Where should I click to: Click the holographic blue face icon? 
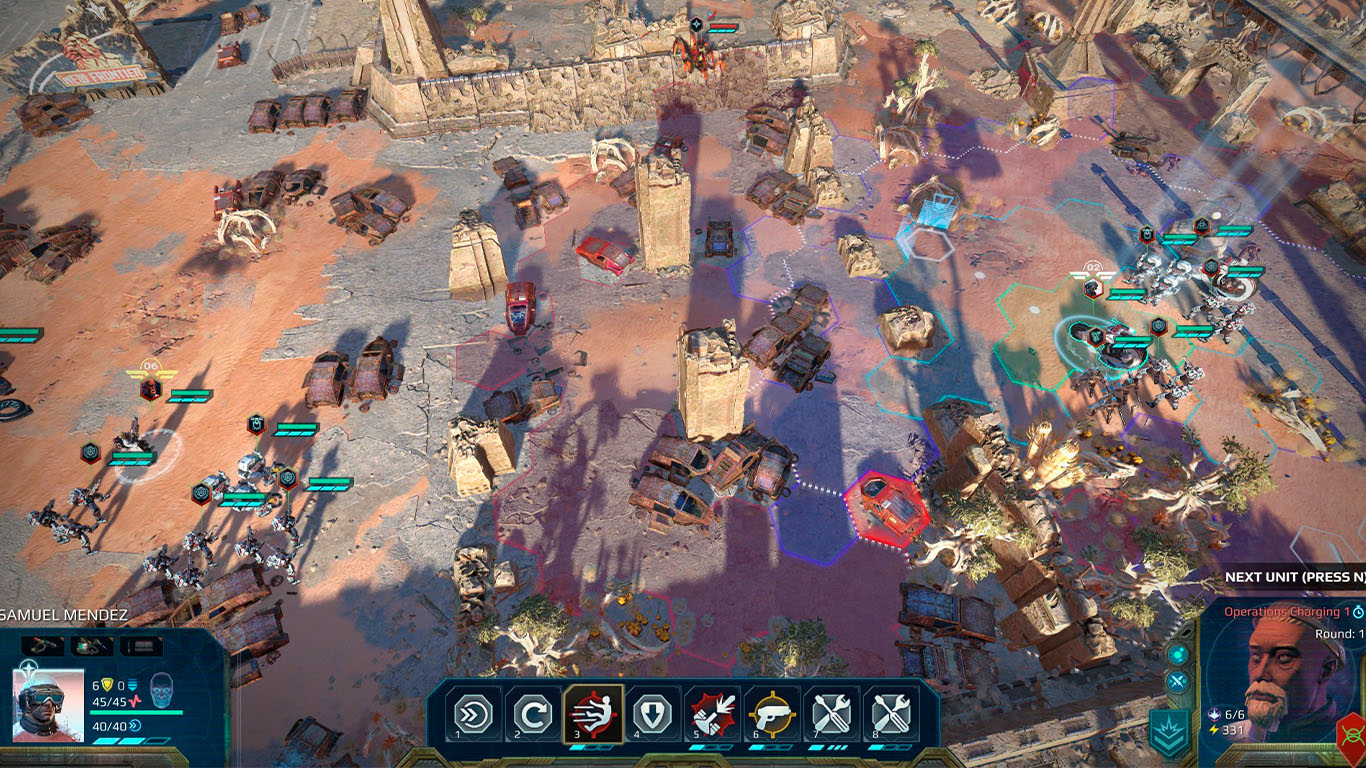(x=161, y=691)
